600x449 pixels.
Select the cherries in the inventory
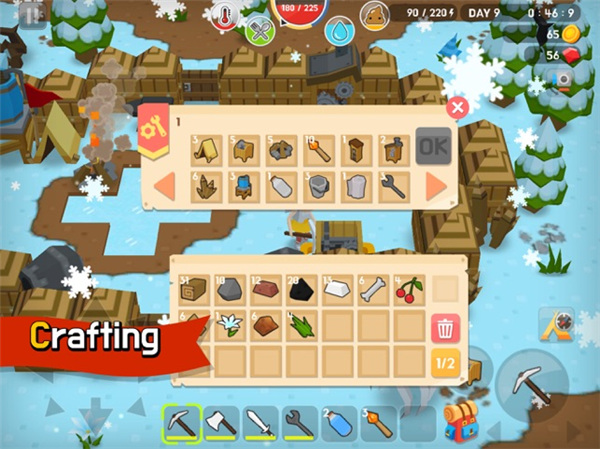point(410,290)
